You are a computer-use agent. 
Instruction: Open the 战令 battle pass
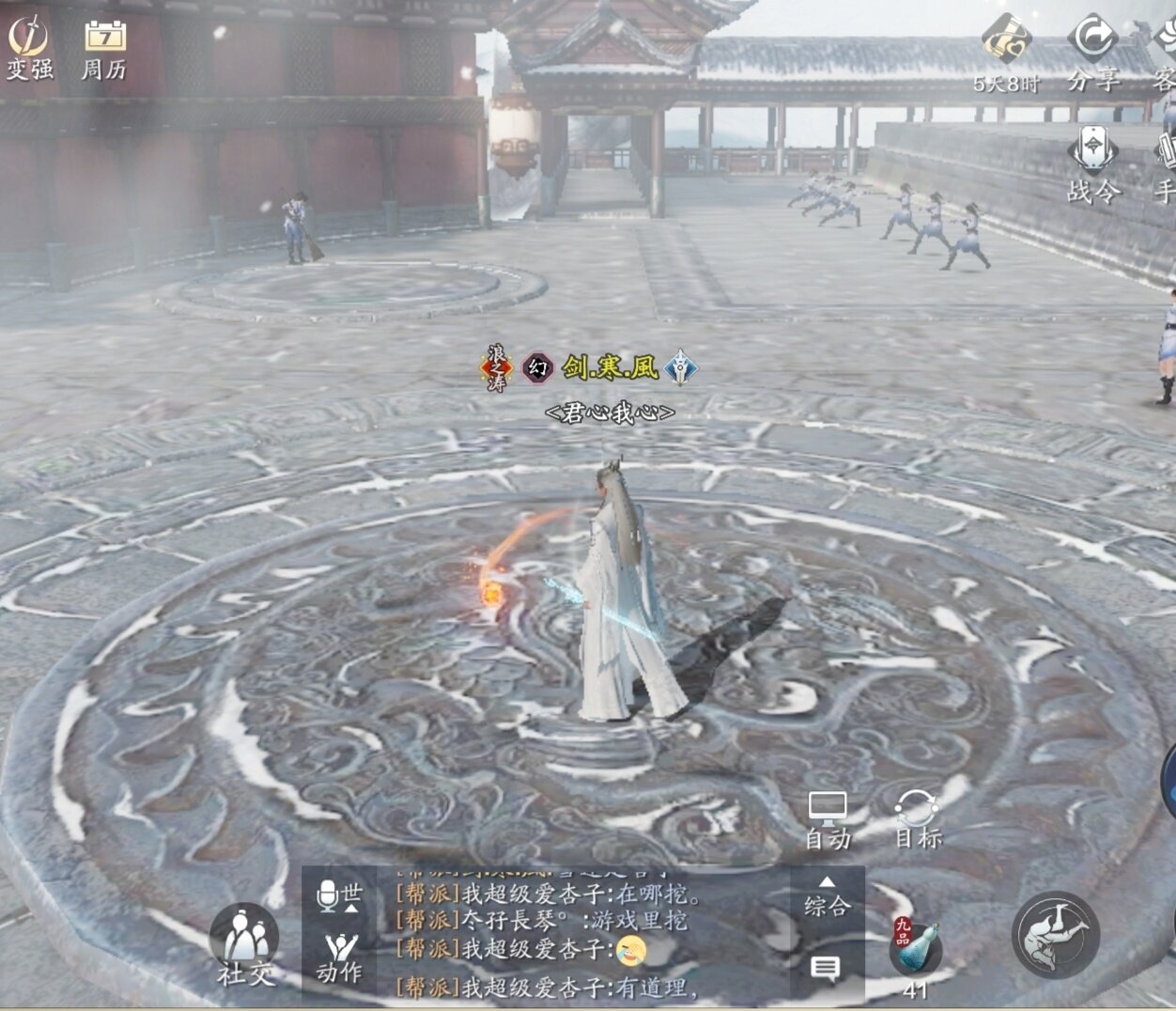point(1093,164)
